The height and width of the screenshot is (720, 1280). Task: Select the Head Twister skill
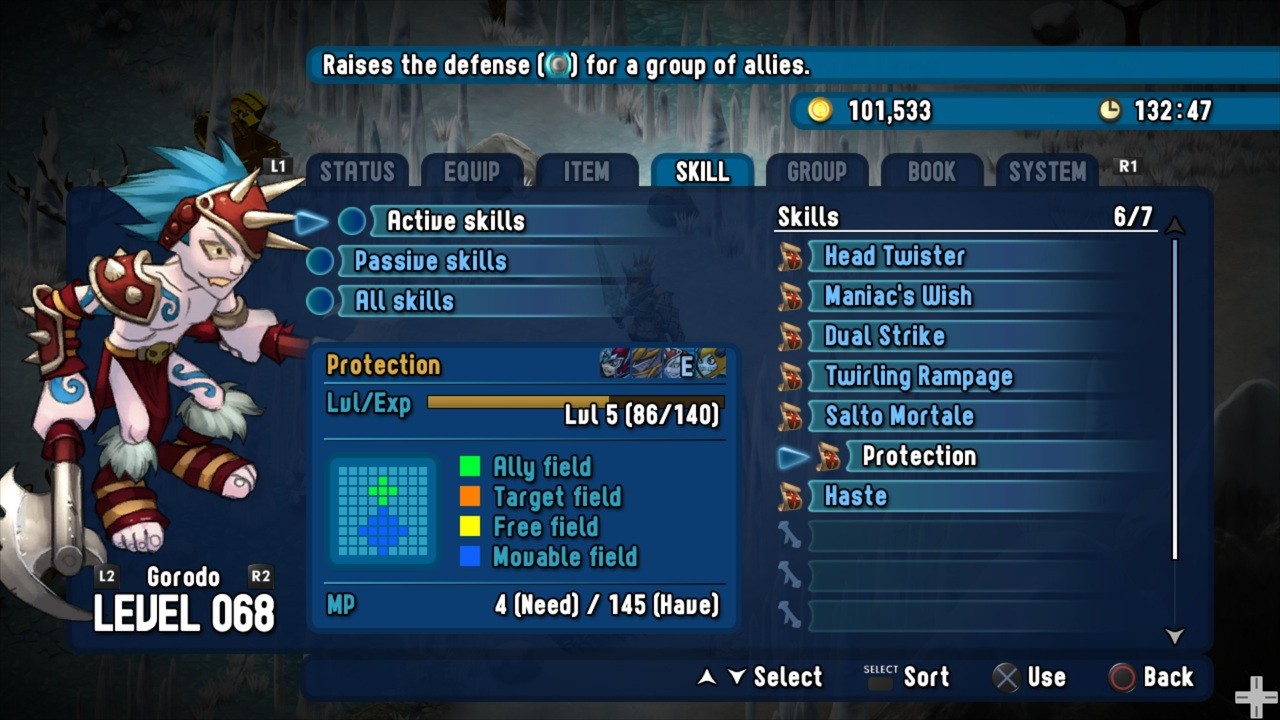(x=894, y=256)
